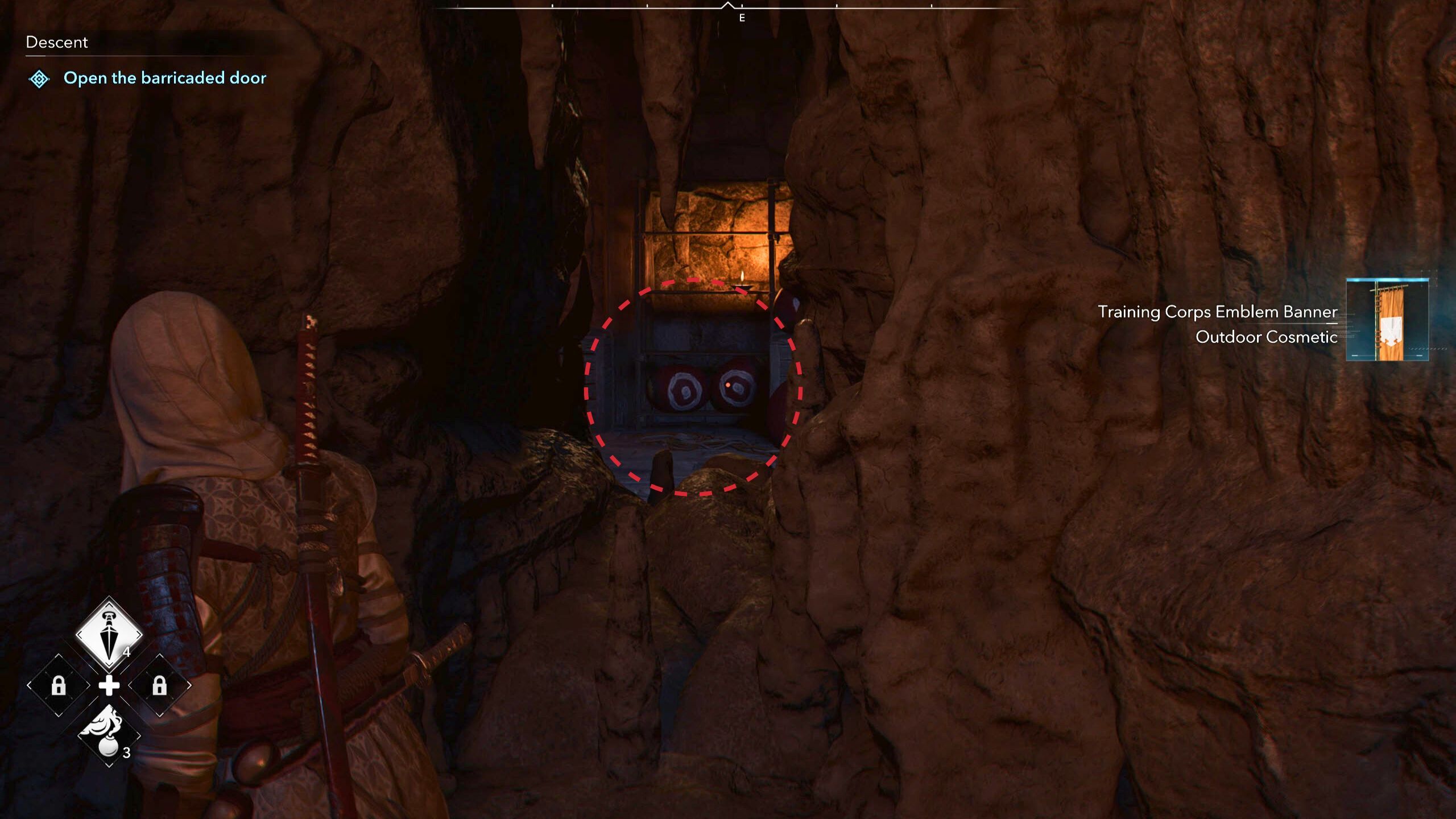Select the kunai throwing tool slot
Viewport: 1456px width, 819px height.
point(109,634)
